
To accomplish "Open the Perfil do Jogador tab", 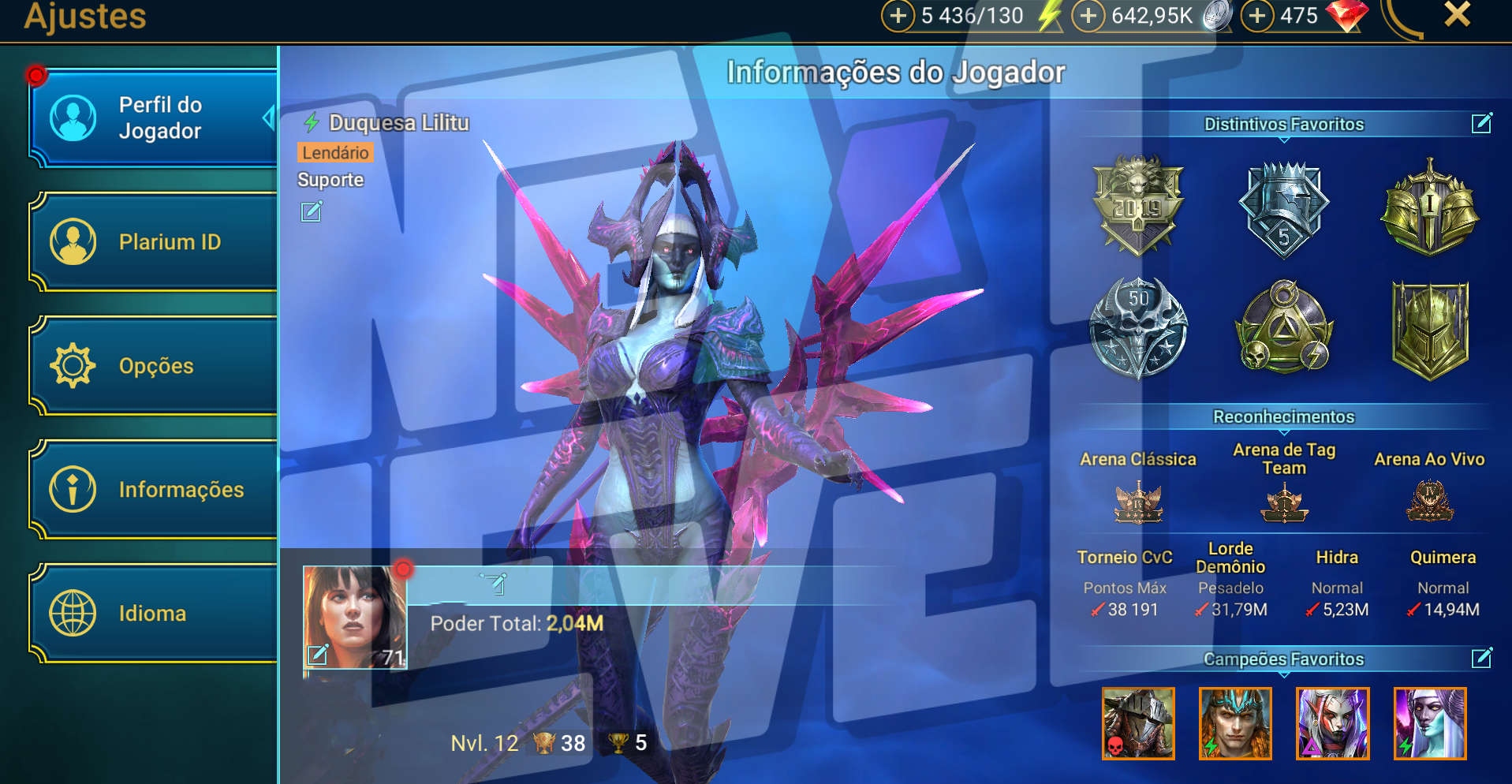I will click(154, 118).
